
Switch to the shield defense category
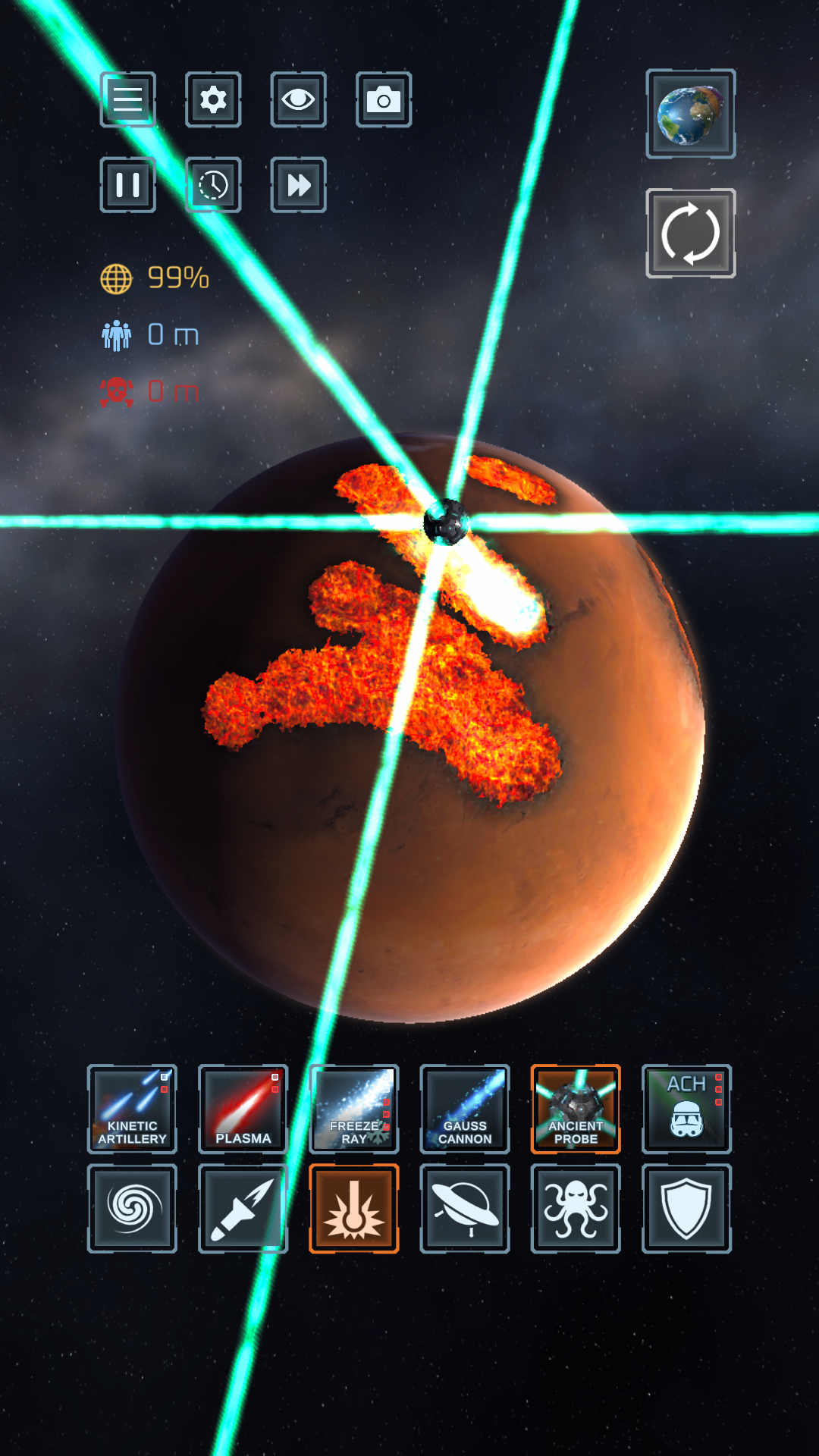click(x=686, y=1208)
